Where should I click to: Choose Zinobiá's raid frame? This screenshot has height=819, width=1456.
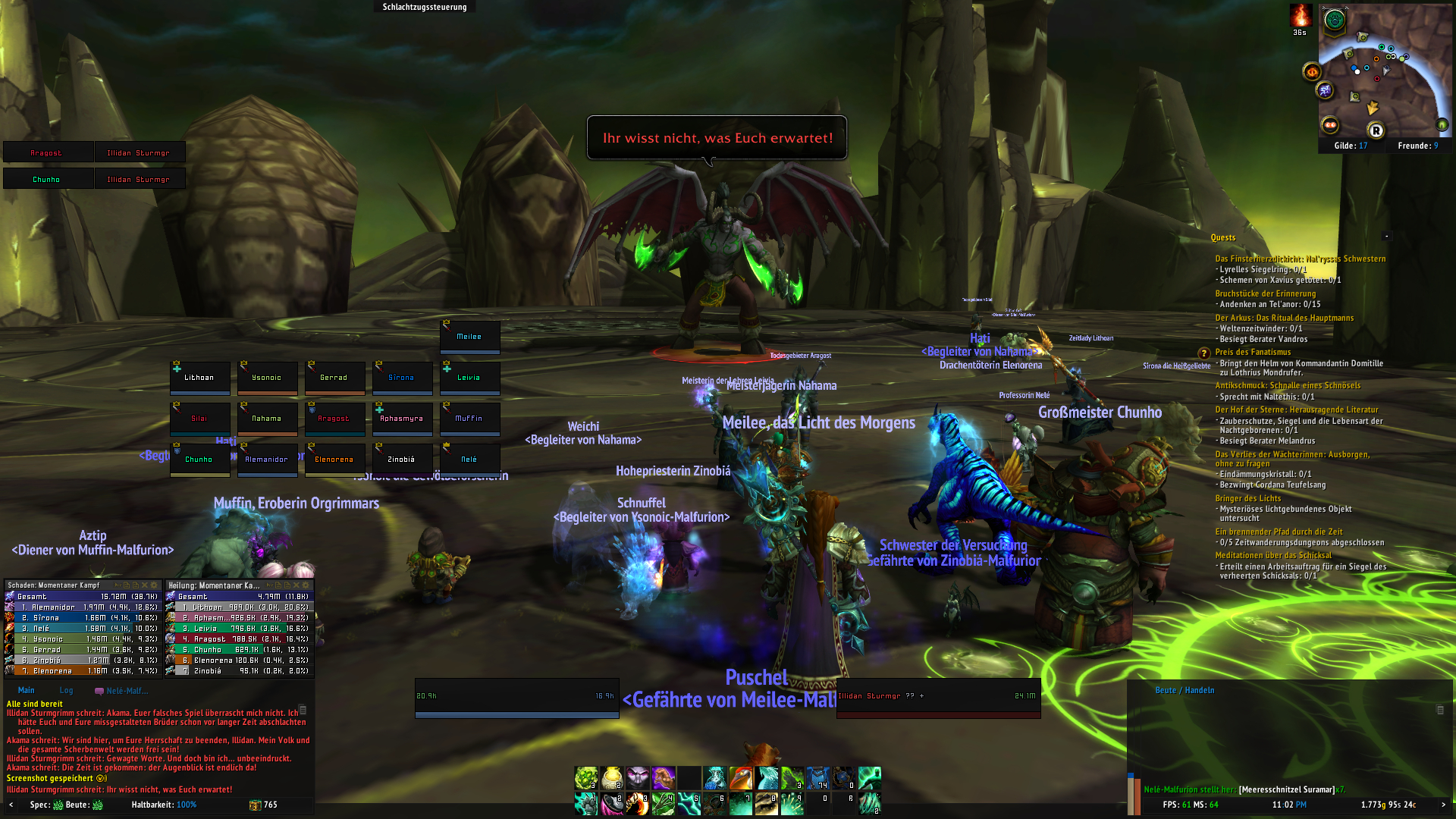click(x=402, y=460)
